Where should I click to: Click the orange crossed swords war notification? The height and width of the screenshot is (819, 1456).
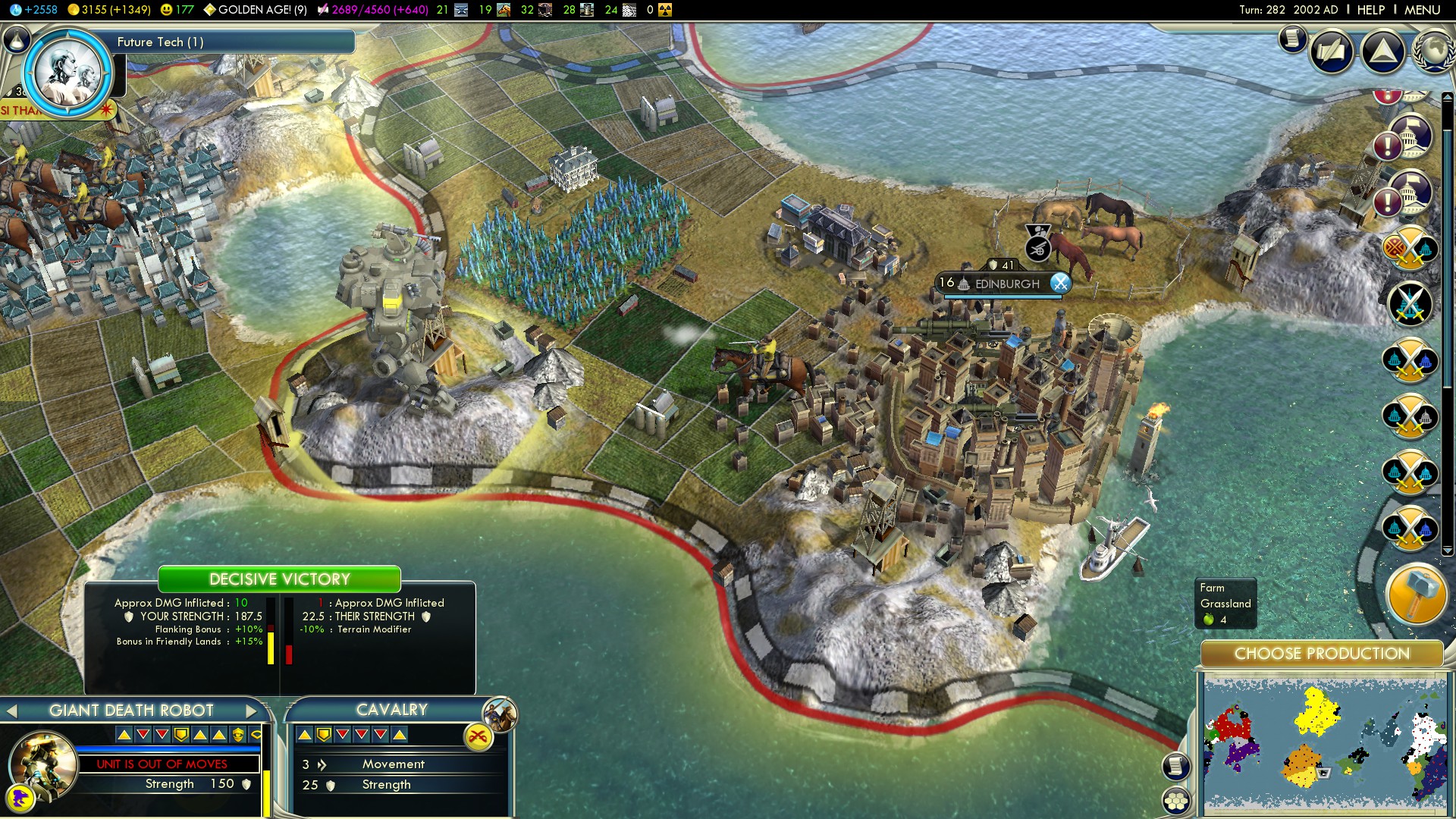1410,247
